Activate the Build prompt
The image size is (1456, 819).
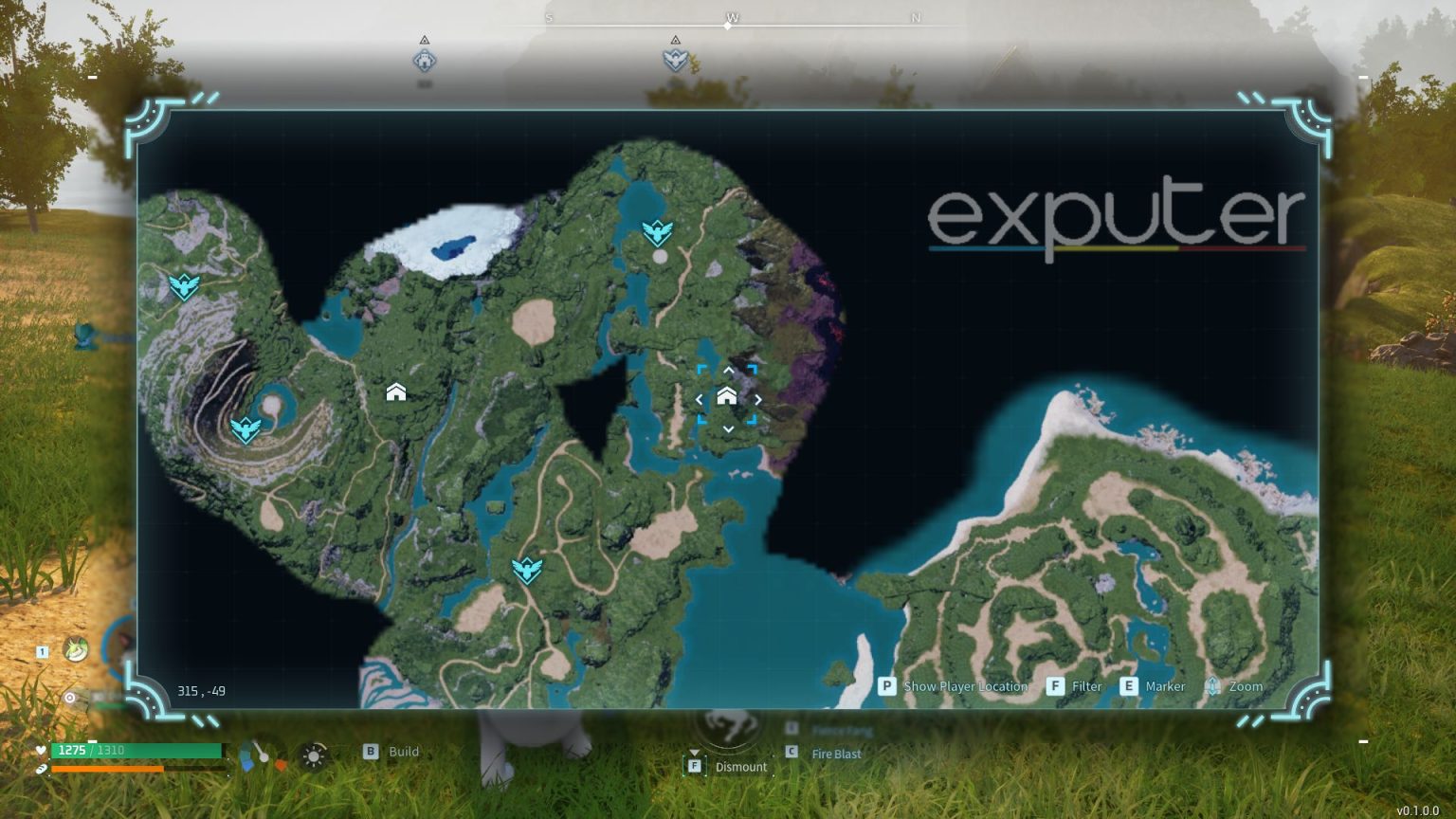[x=370, y=751]
